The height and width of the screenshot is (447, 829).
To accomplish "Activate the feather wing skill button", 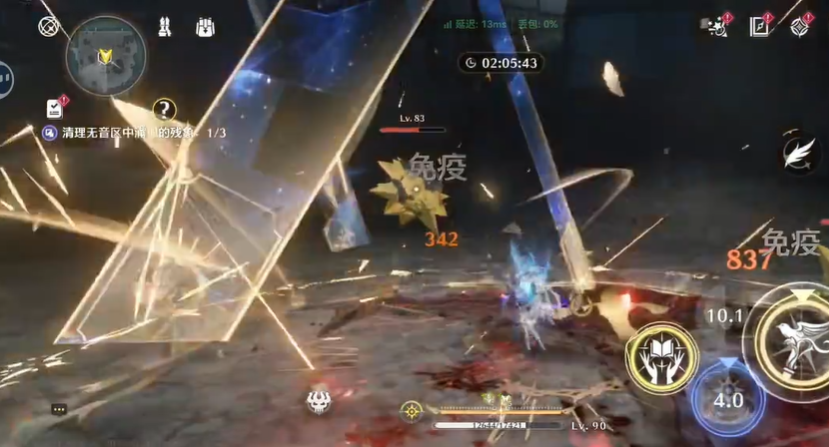I will (797, 153).
